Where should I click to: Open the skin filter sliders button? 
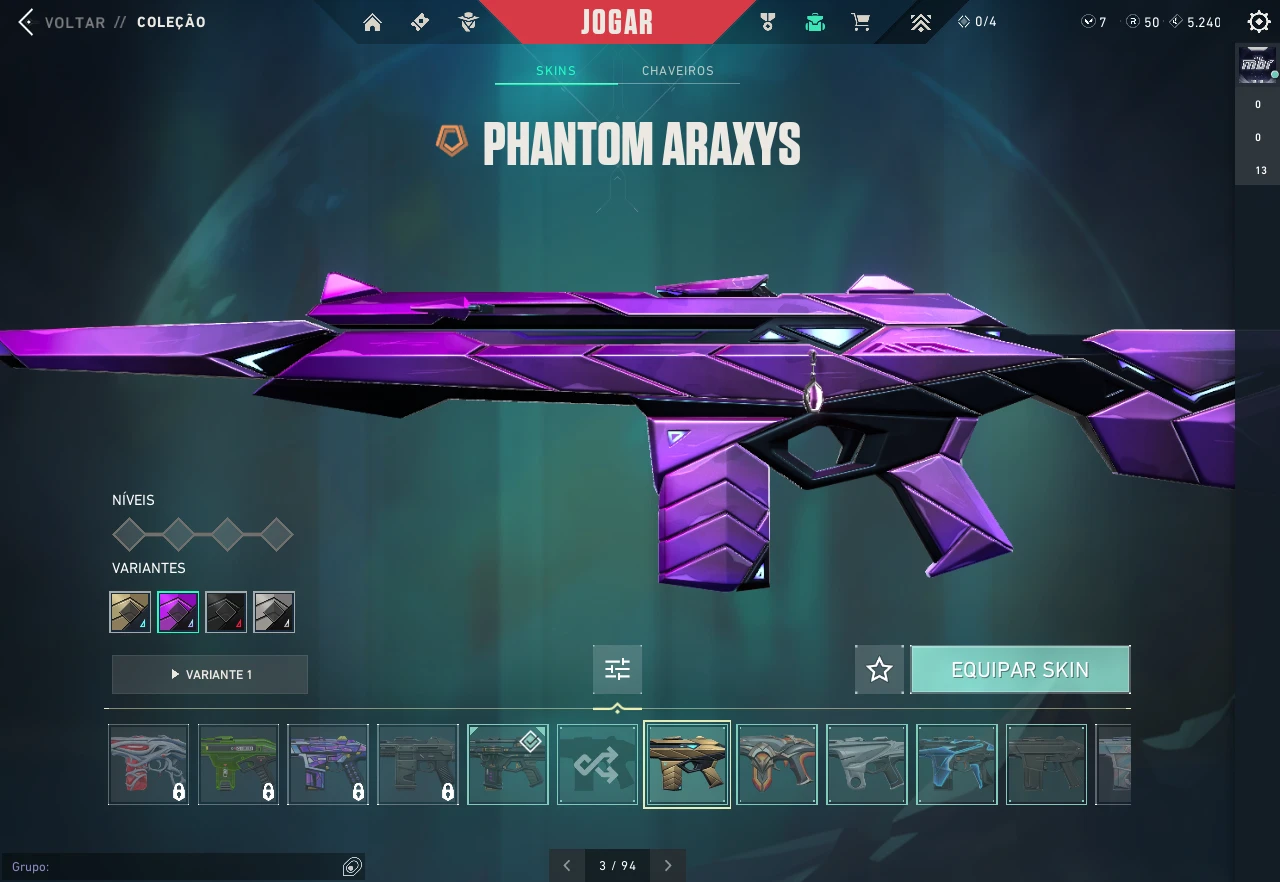[x=617, y=670]
